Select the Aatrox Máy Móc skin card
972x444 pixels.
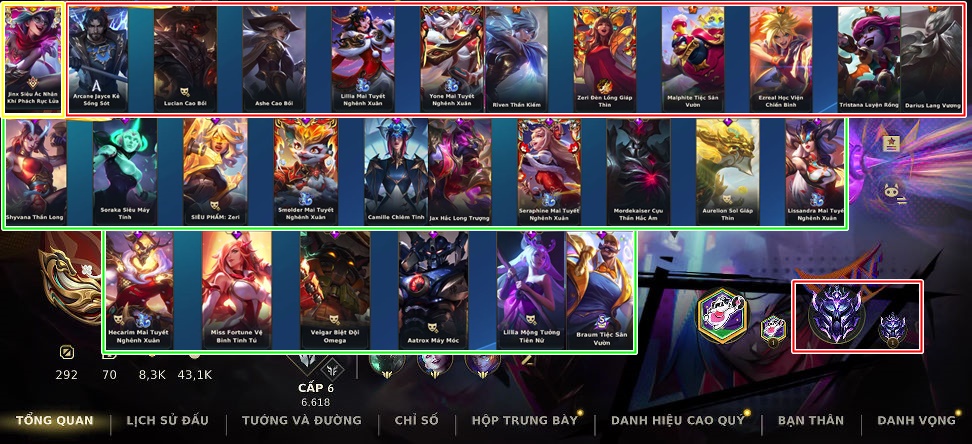coord(433,290)
